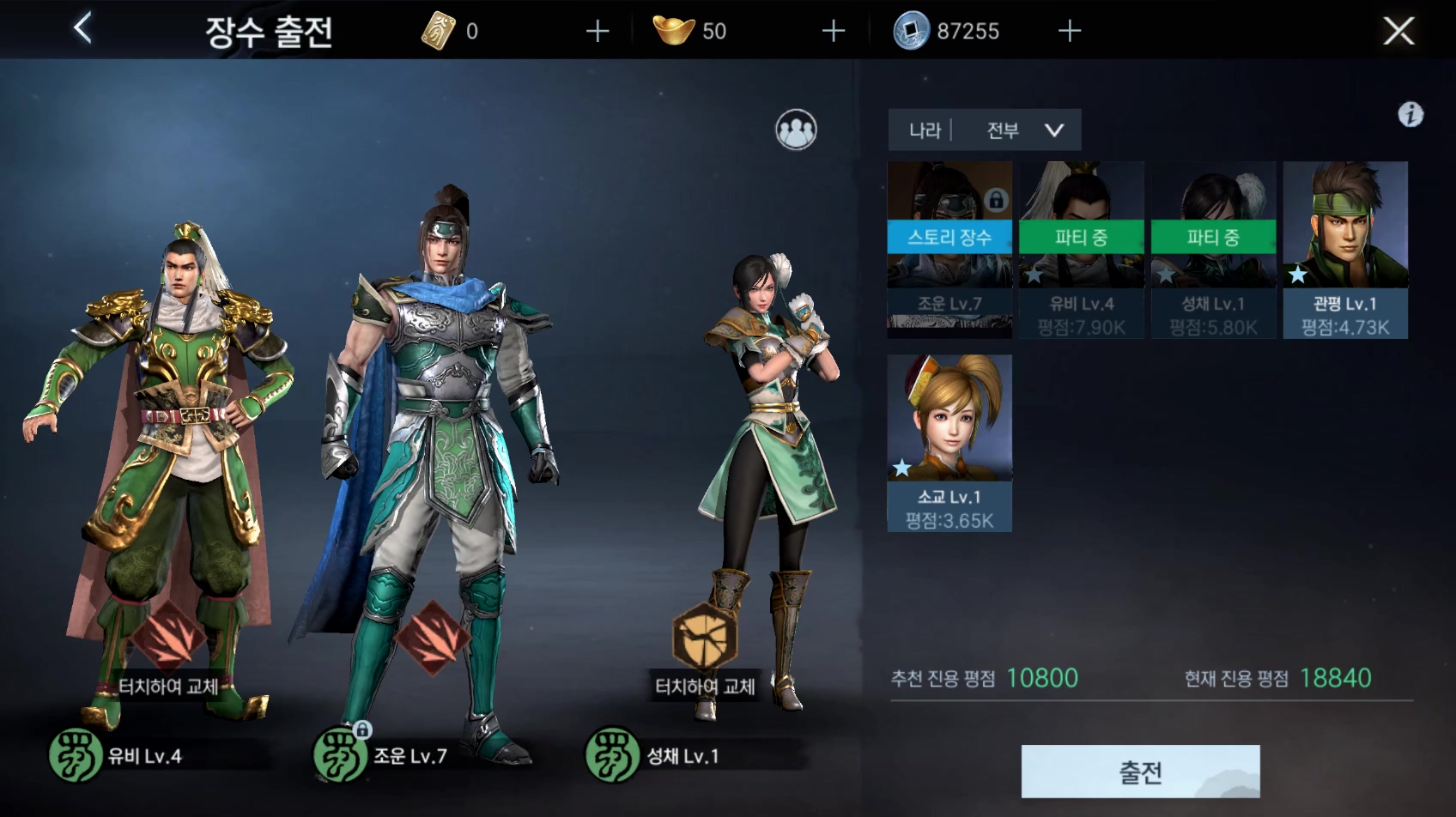The image size is (1456, 817).
Task: Open the 나라 전부 filter dropdown
Action: click(x=985, y=130)
